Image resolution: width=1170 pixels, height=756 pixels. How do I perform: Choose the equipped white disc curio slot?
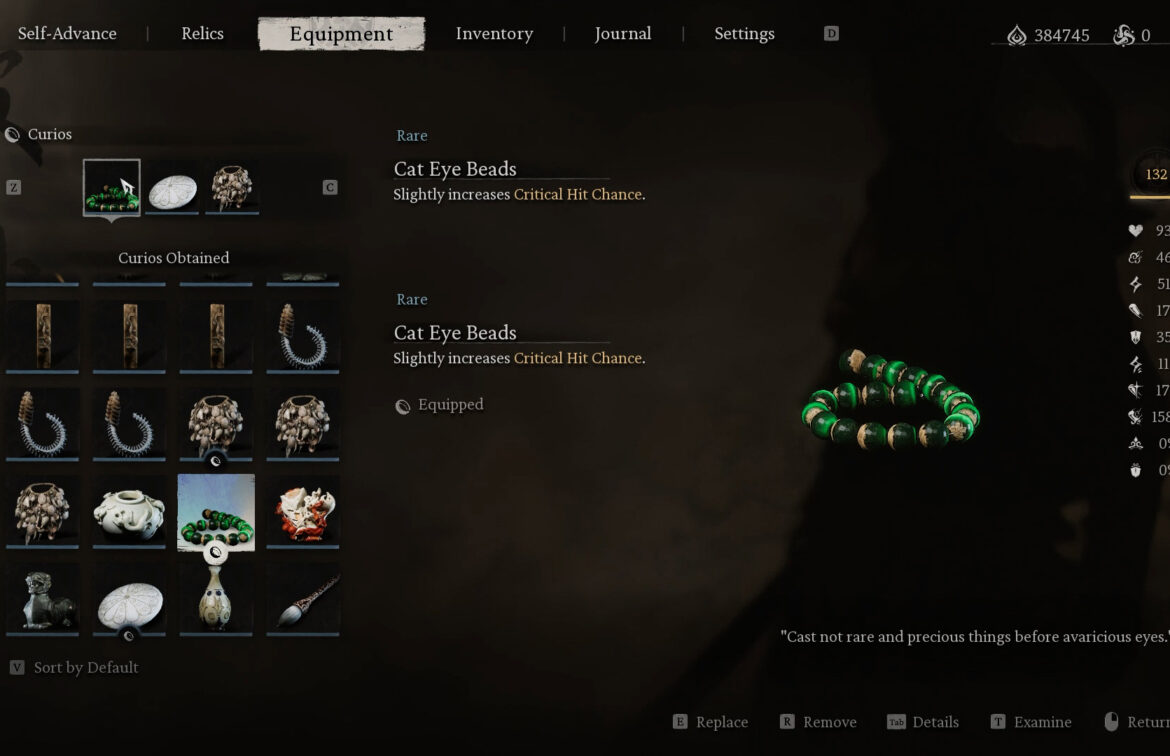[x=173, y=187]
